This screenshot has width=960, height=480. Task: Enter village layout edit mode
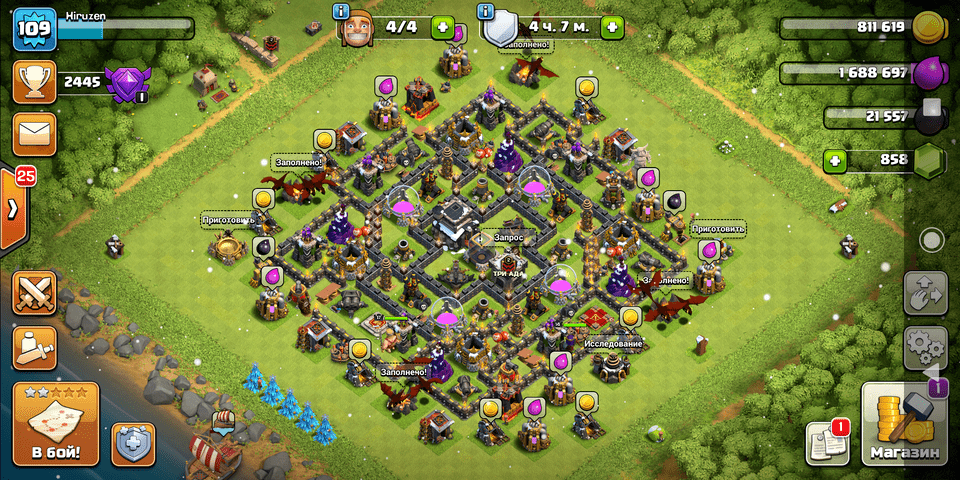pos(924,293)
